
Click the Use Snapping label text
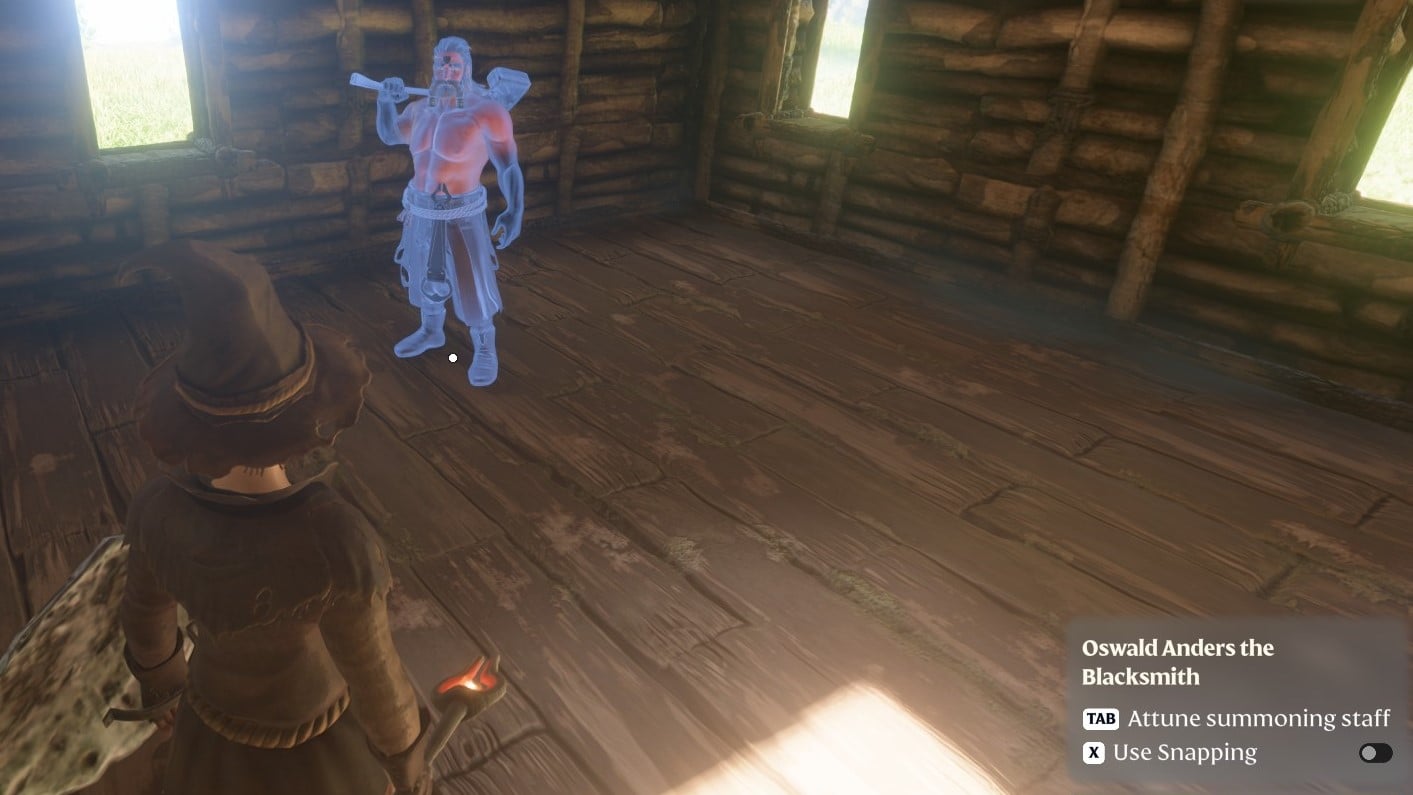(1184, 752)
